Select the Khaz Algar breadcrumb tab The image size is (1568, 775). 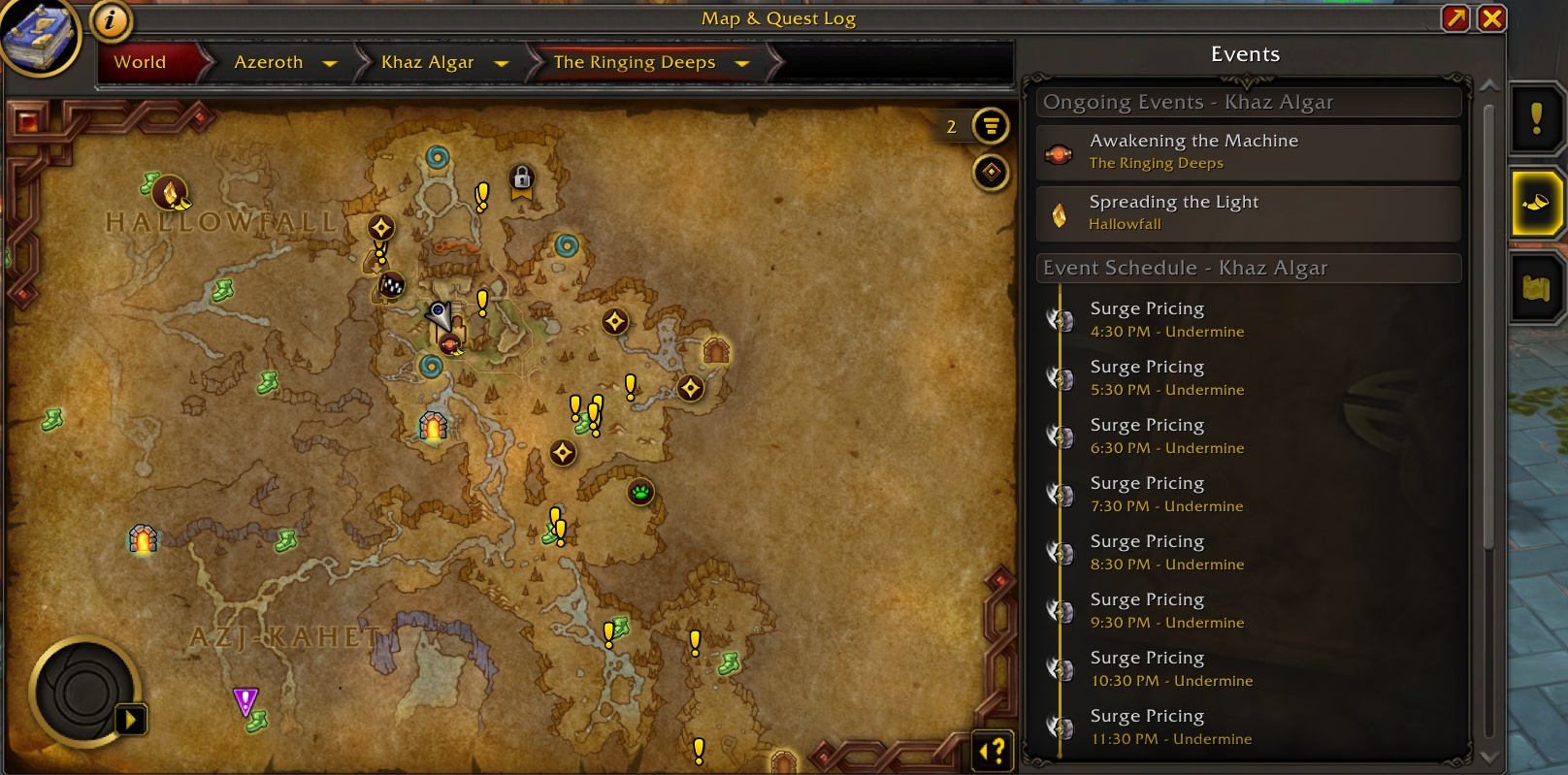(428, 62)
